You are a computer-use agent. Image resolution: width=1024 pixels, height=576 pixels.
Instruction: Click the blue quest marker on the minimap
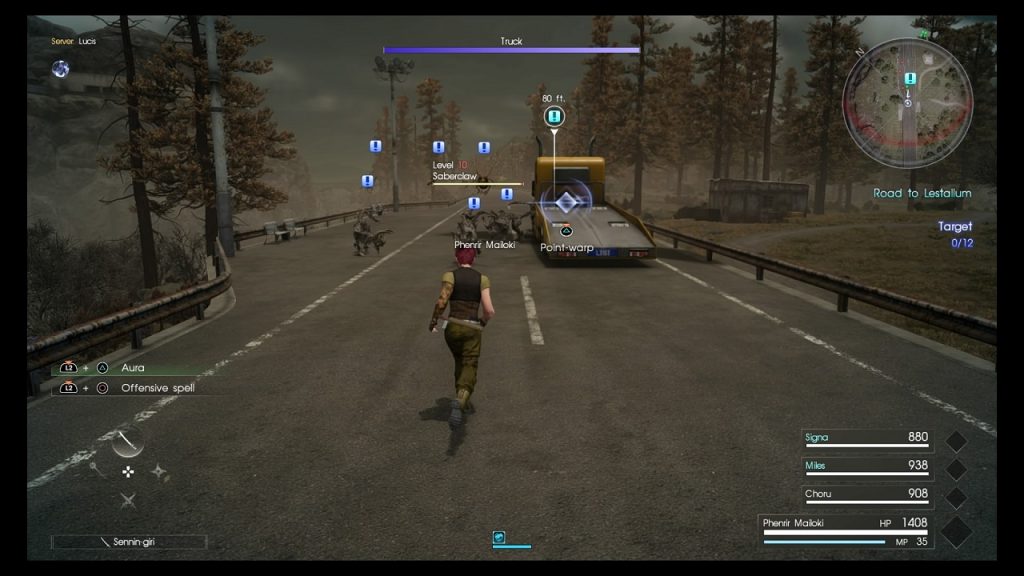[909, 79]
